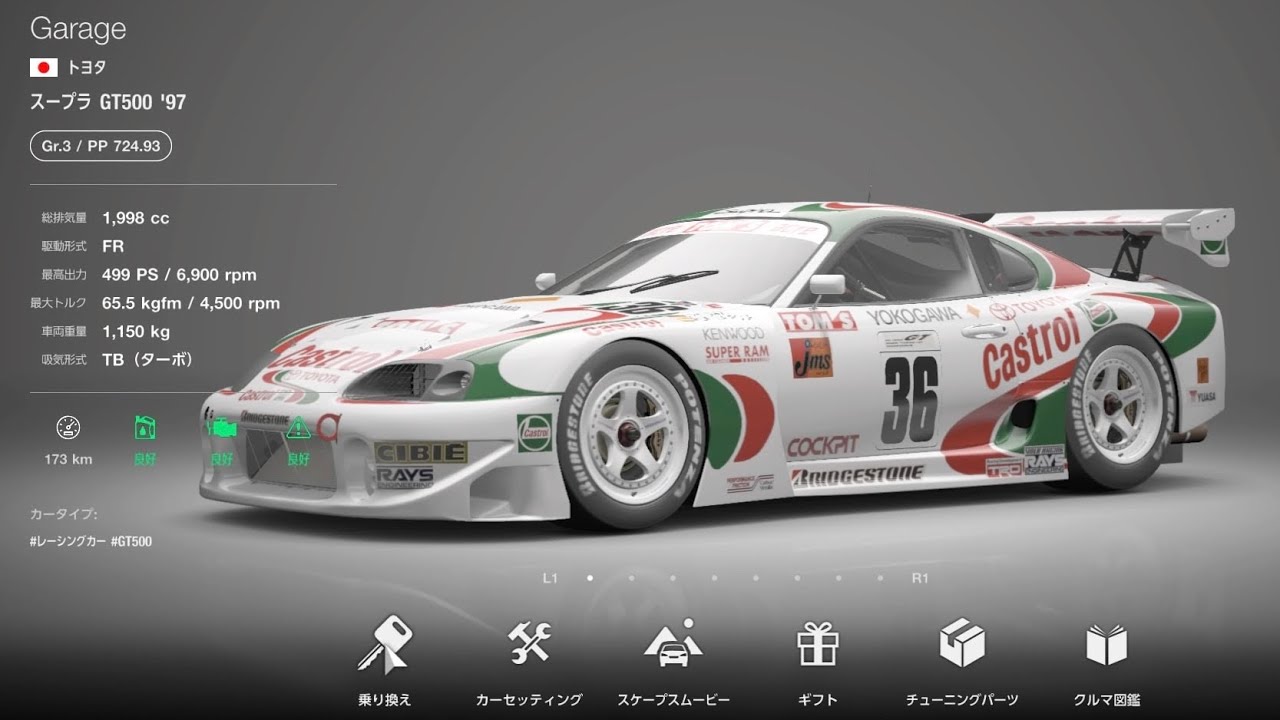Click the green body warning triangle icon
The image size is (1280, 720).
click(298, 429)
